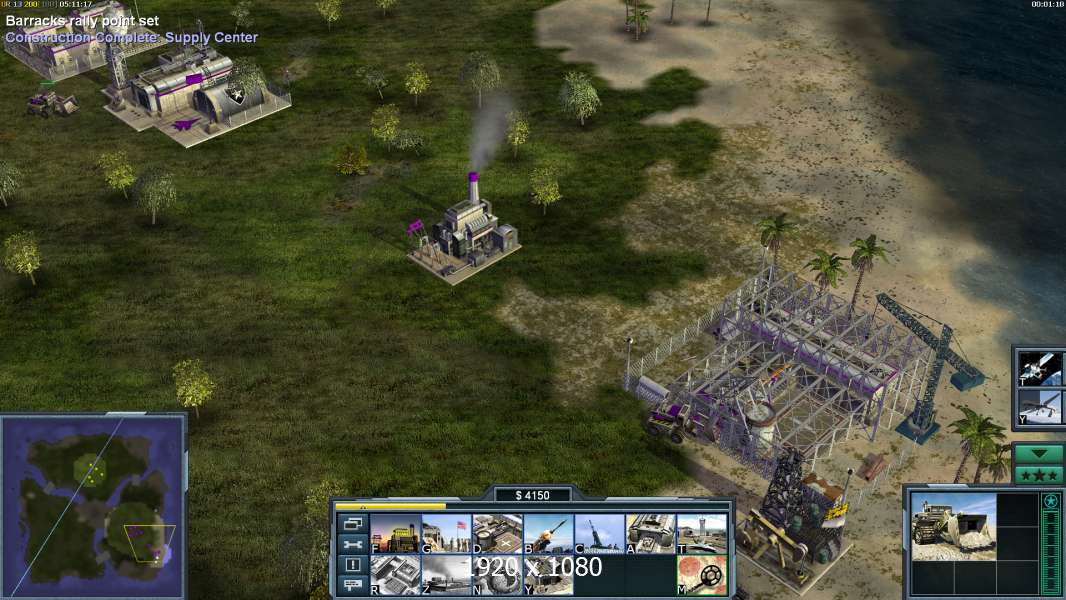This screenshot has width=1066, height=600.
Task: Choose the Supply Center build icon labeled D
Action: pyautogui.click(x=497, y=533)
